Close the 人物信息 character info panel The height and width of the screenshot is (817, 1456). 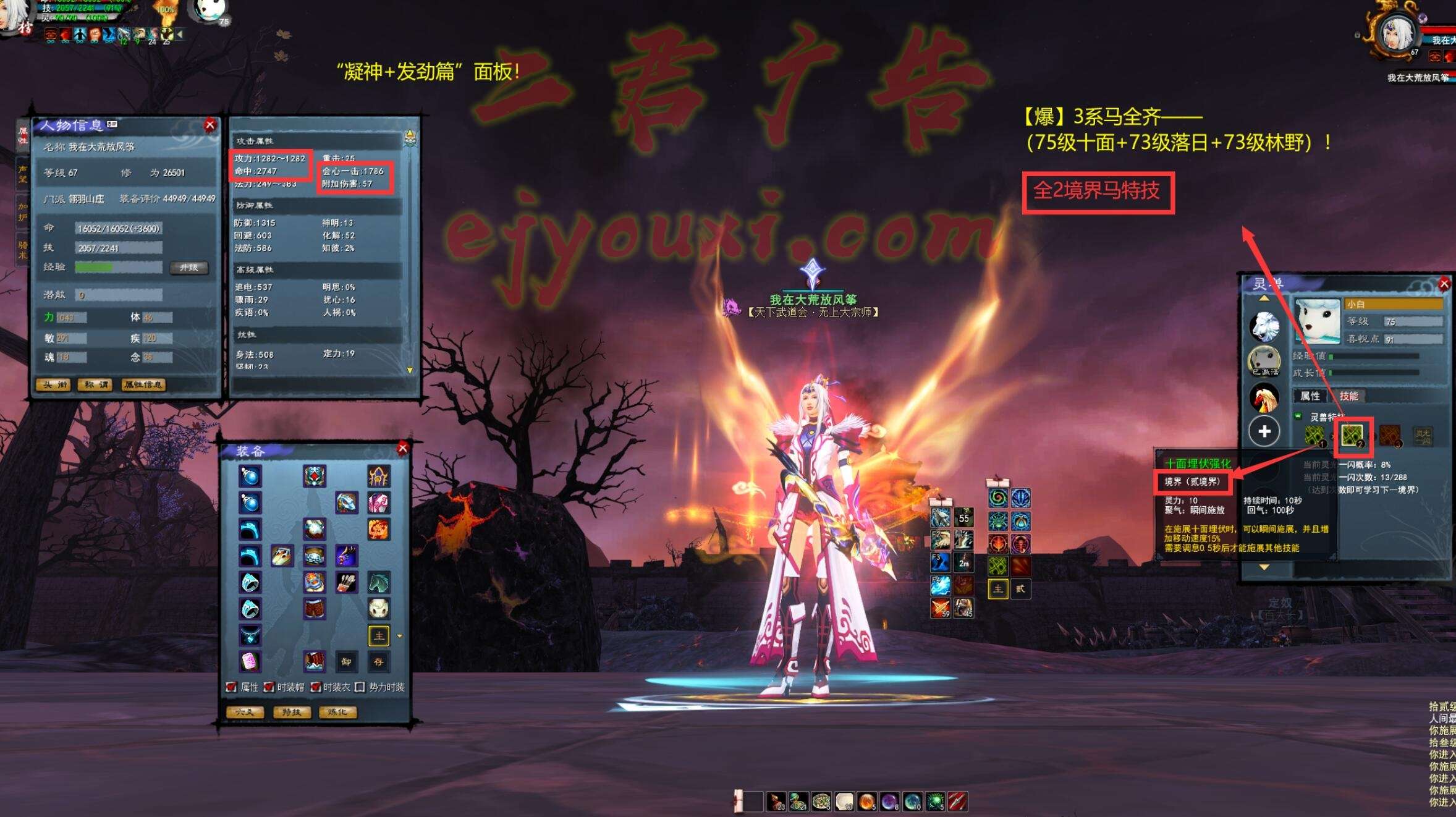pyautogui.click(x=210, y=125)
